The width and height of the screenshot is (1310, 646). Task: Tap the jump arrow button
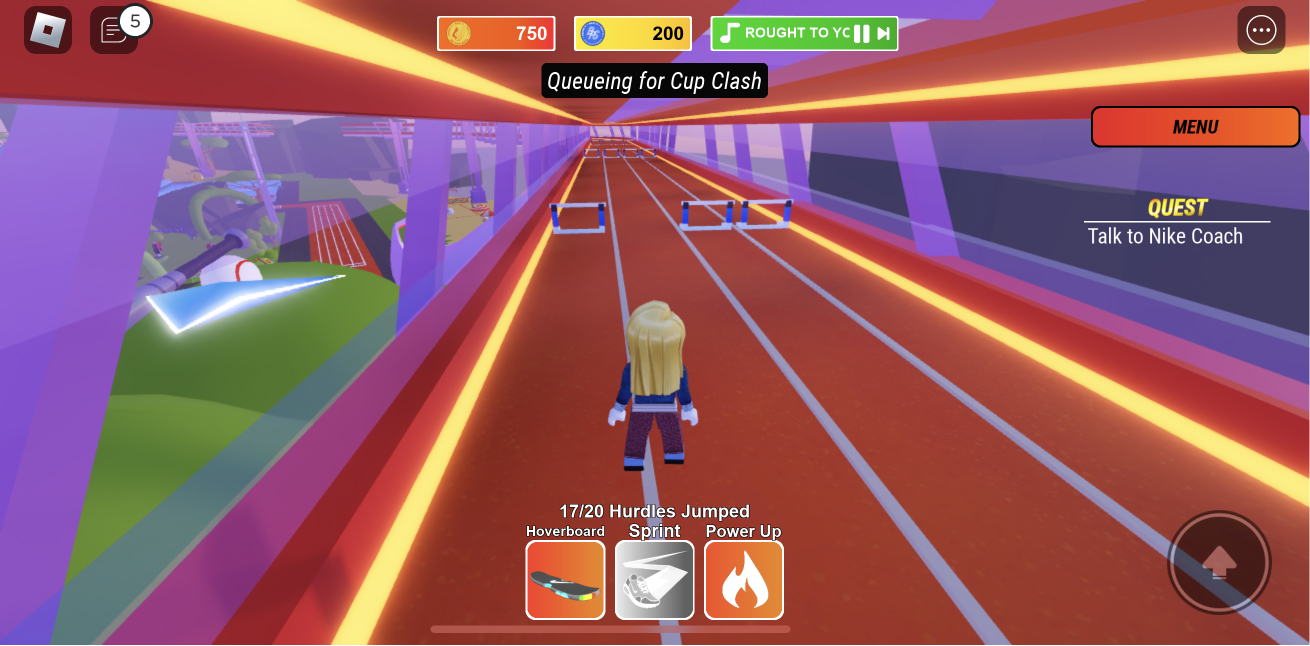pyautogui.click(x=1218, y=562)
